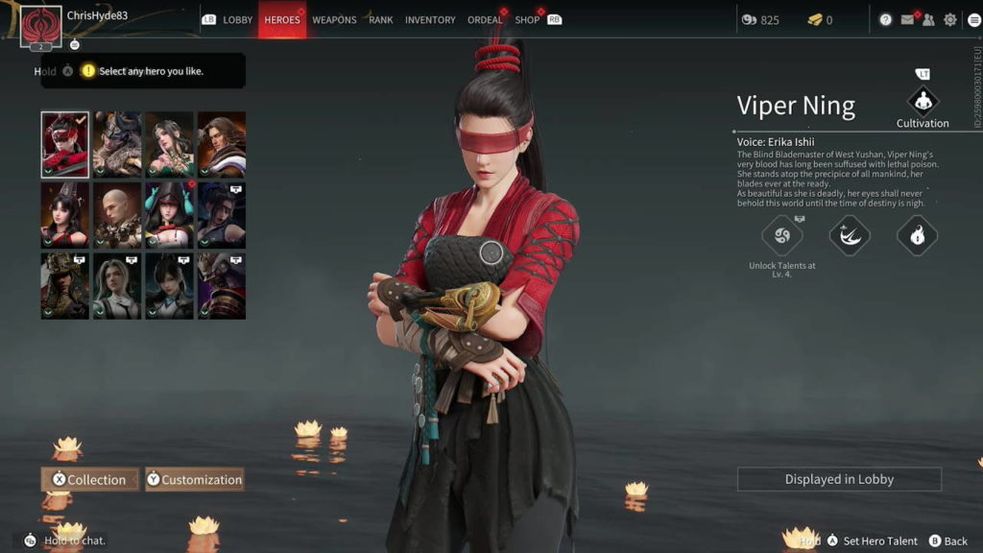
Task: Choose the bald monk hero portrait
Action: coord(117,215)
